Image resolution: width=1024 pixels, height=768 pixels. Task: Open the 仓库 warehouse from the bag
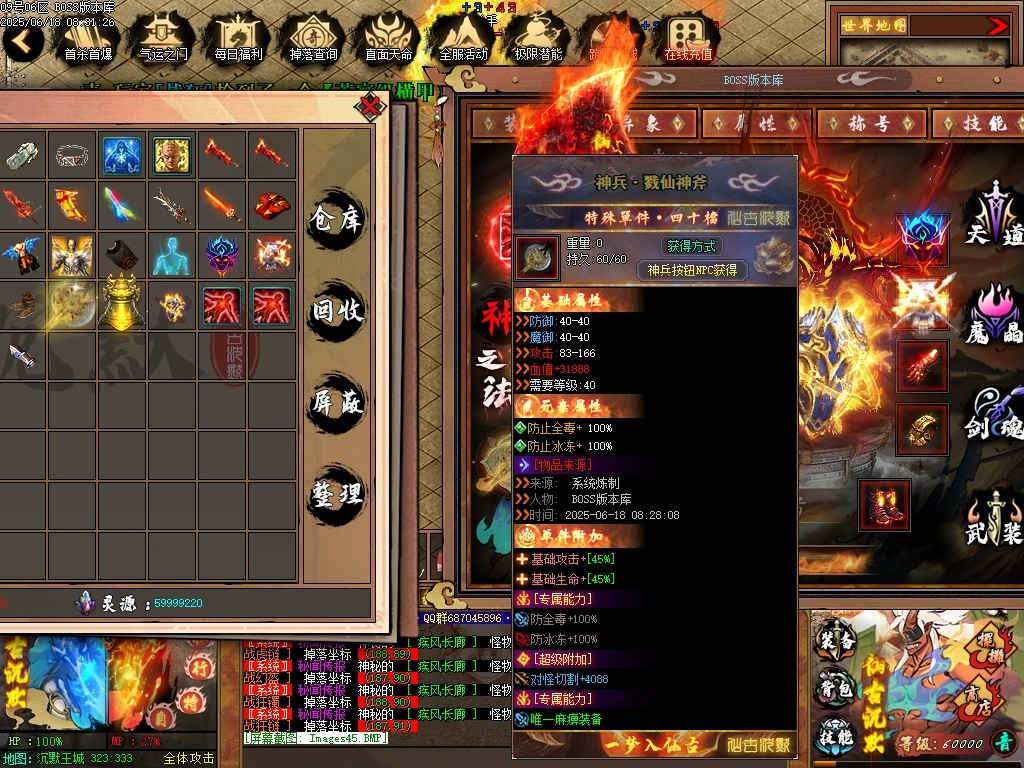pos(337,217)
